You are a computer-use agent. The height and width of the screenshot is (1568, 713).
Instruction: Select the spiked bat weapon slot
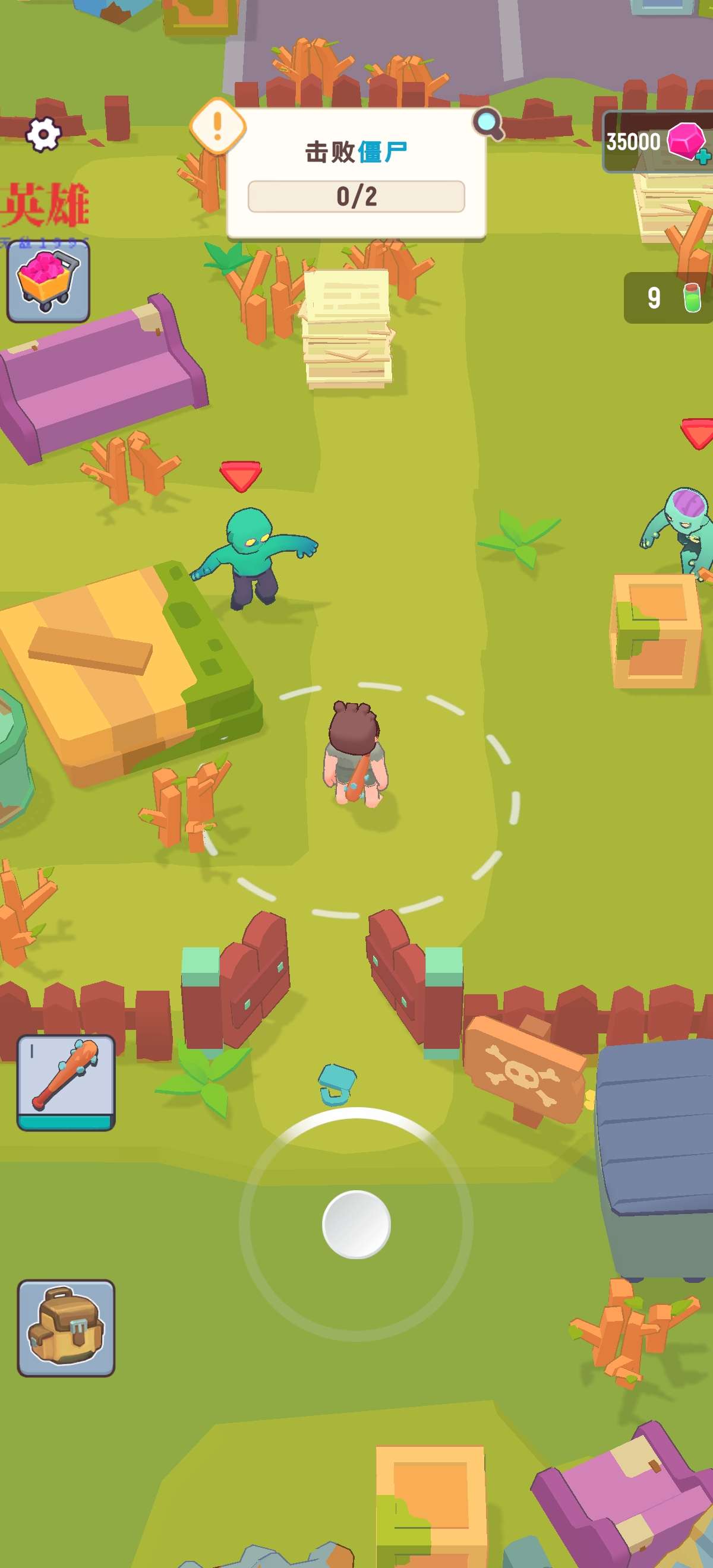point(66,1082)
